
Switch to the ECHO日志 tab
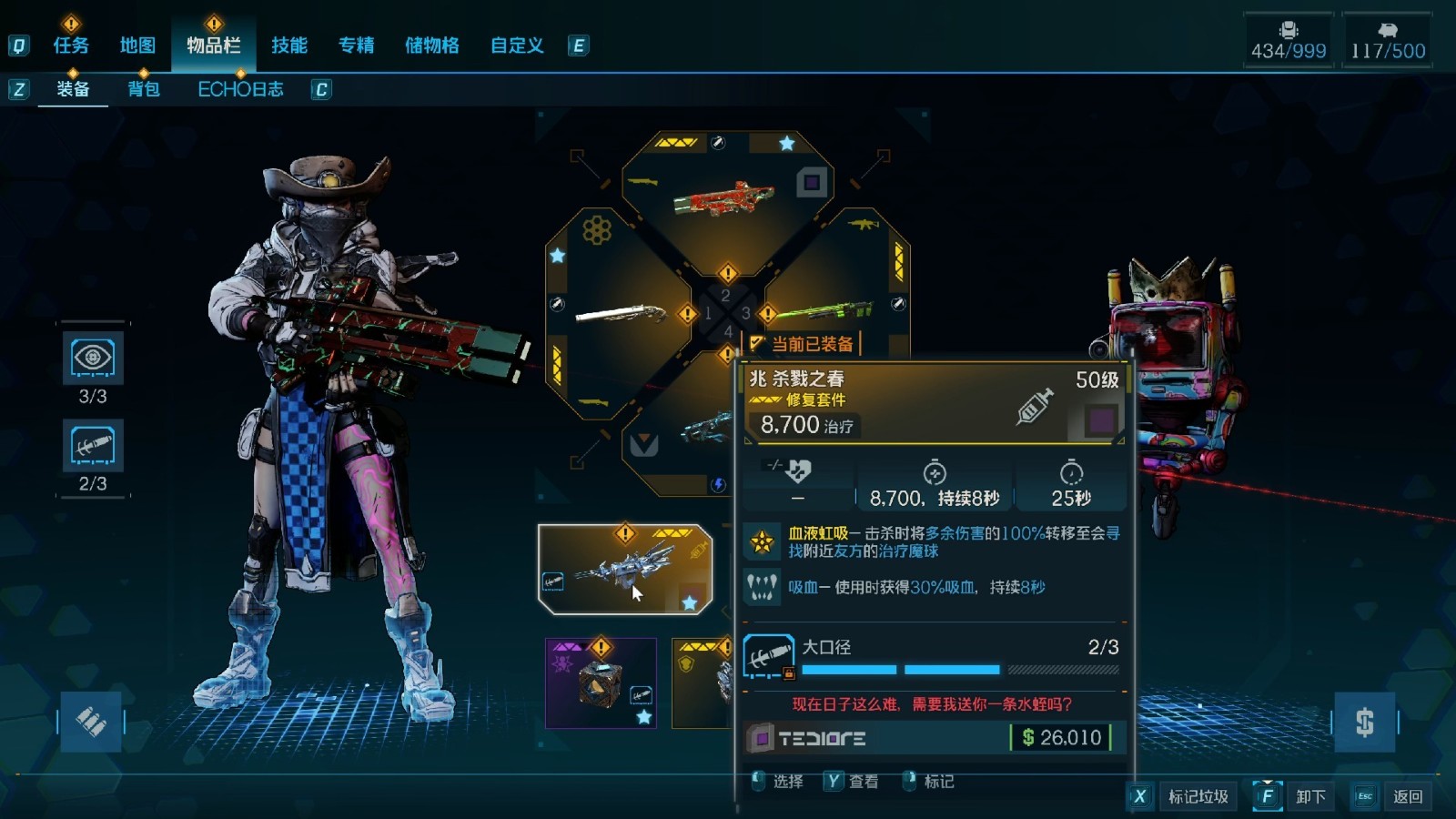click(241, 88)
